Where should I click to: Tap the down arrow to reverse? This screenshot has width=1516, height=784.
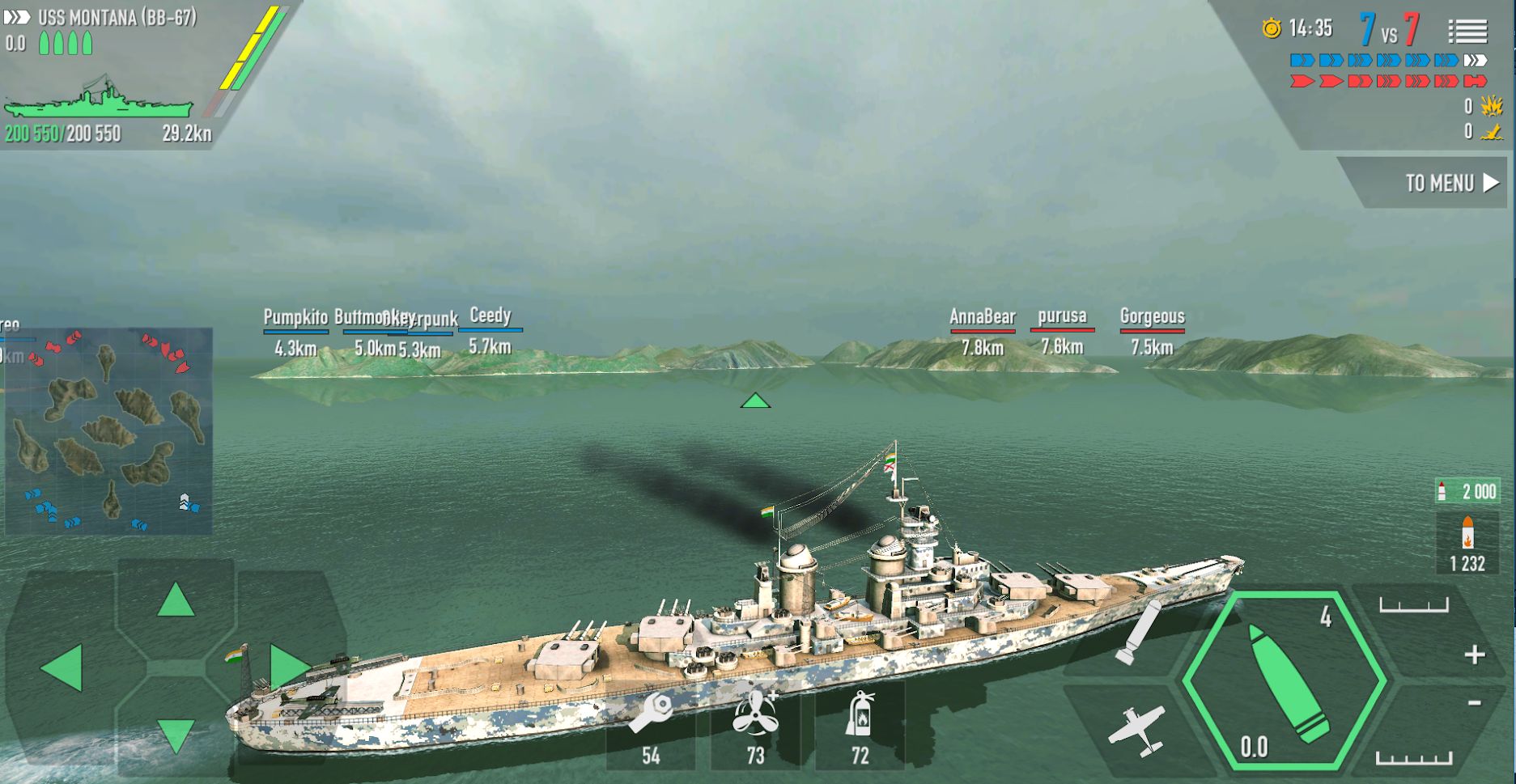[176, 735]
